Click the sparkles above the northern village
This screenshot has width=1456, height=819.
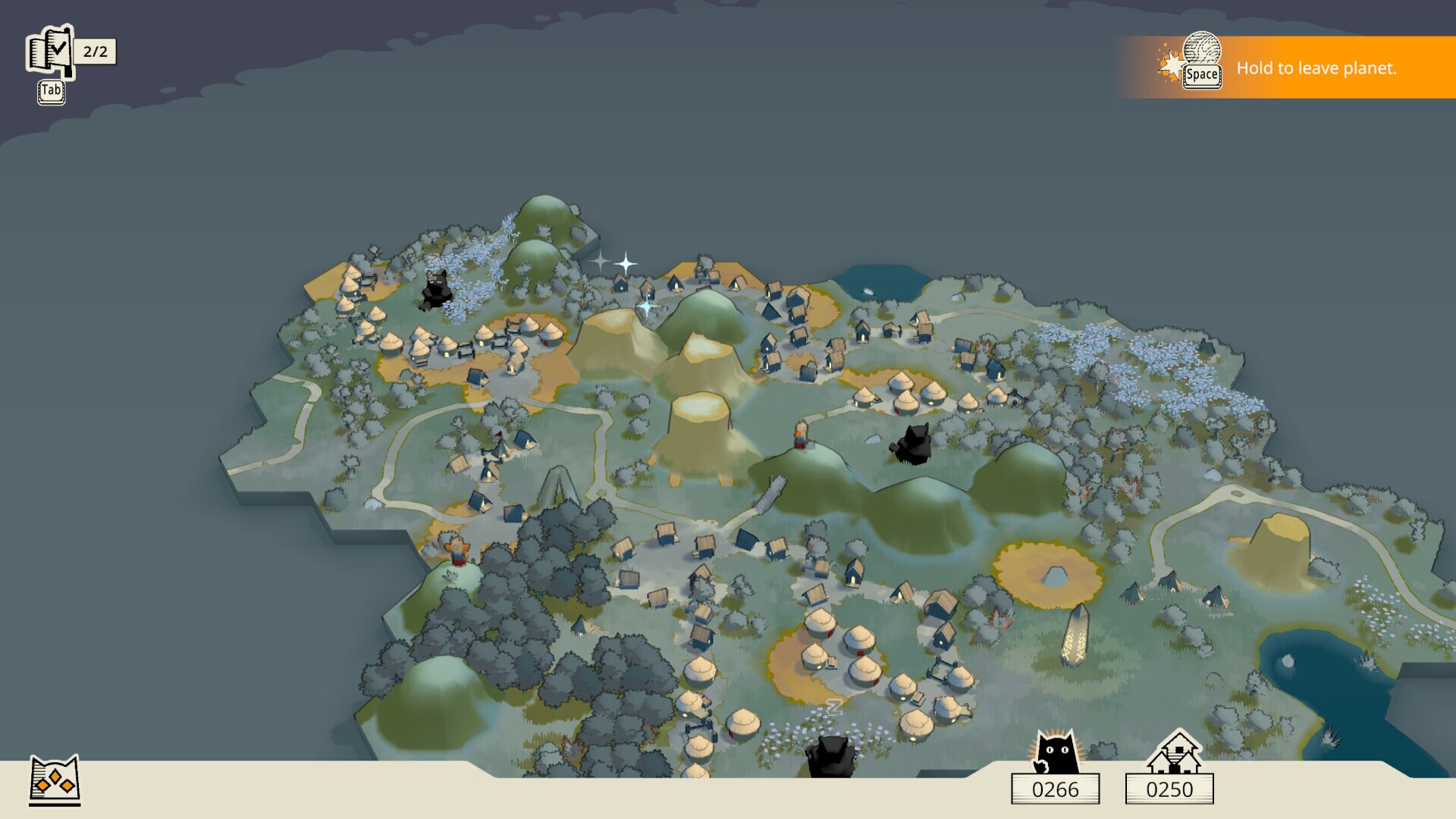(x=613, y=264)
